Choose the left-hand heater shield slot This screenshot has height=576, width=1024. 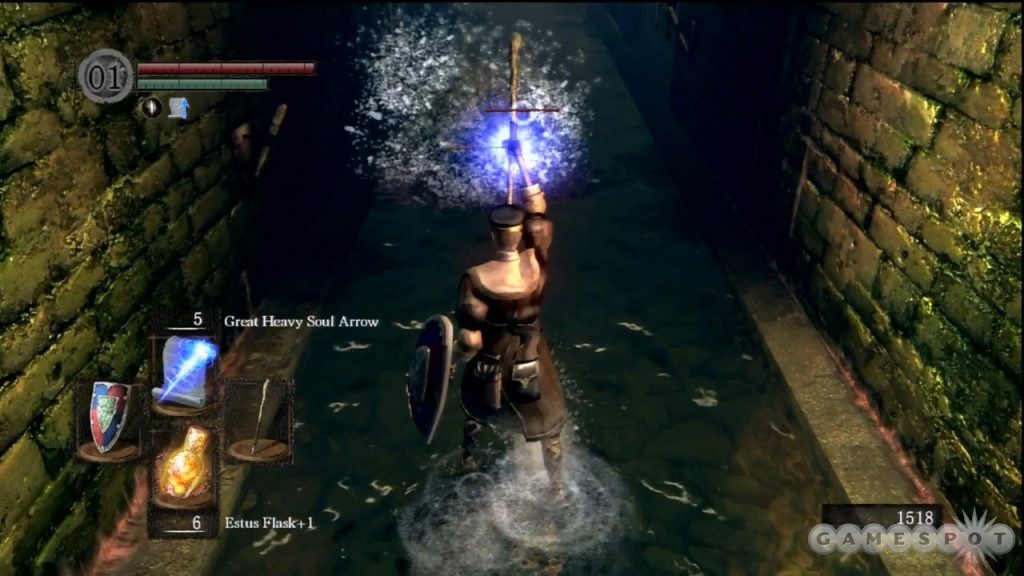click(x=109, y=418)
